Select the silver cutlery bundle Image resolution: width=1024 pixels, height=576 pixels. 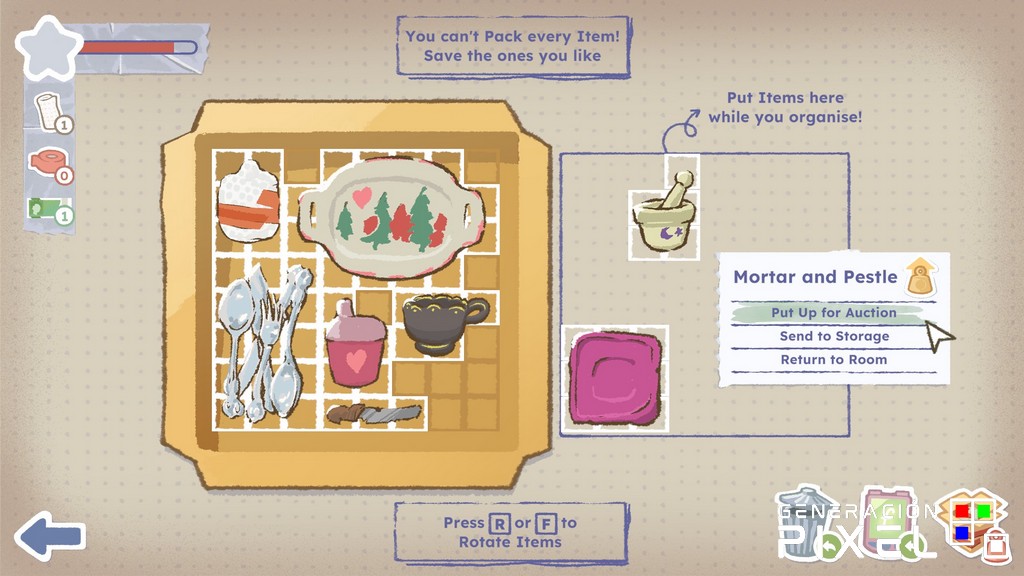tap(263, 342)
